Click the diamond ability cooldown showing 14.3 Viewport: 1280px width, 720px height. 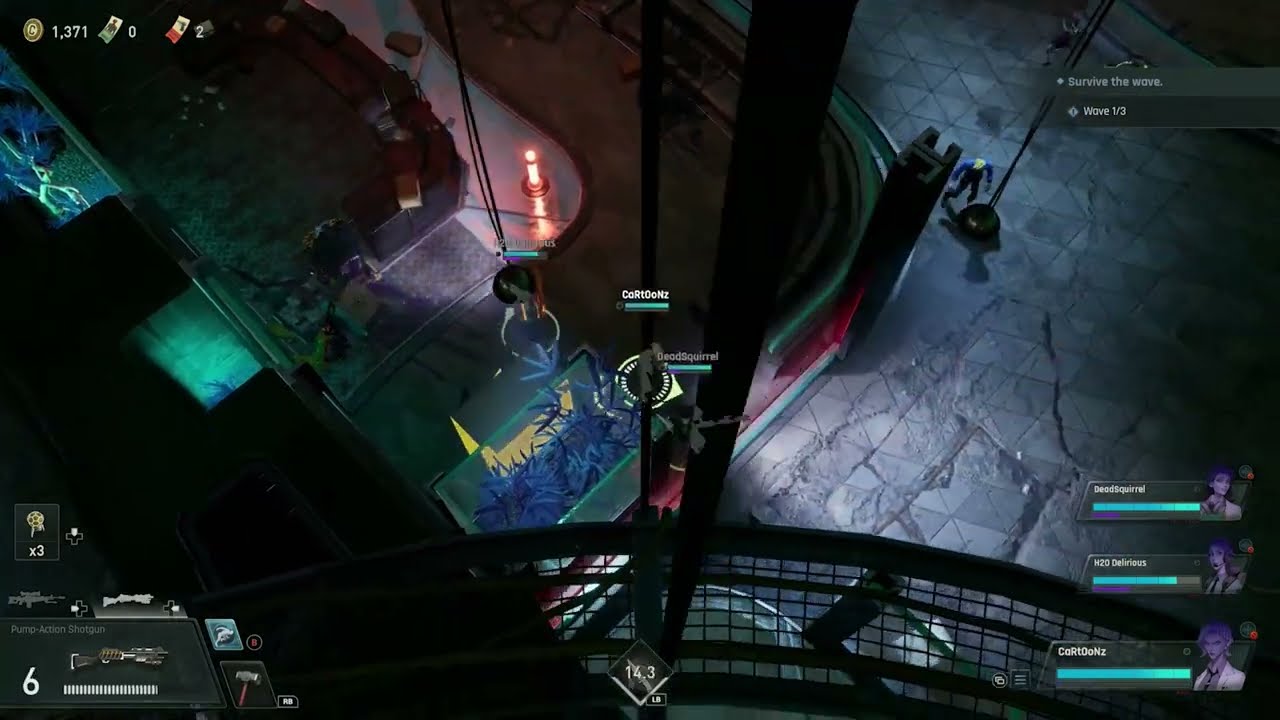tap(640, 673)
